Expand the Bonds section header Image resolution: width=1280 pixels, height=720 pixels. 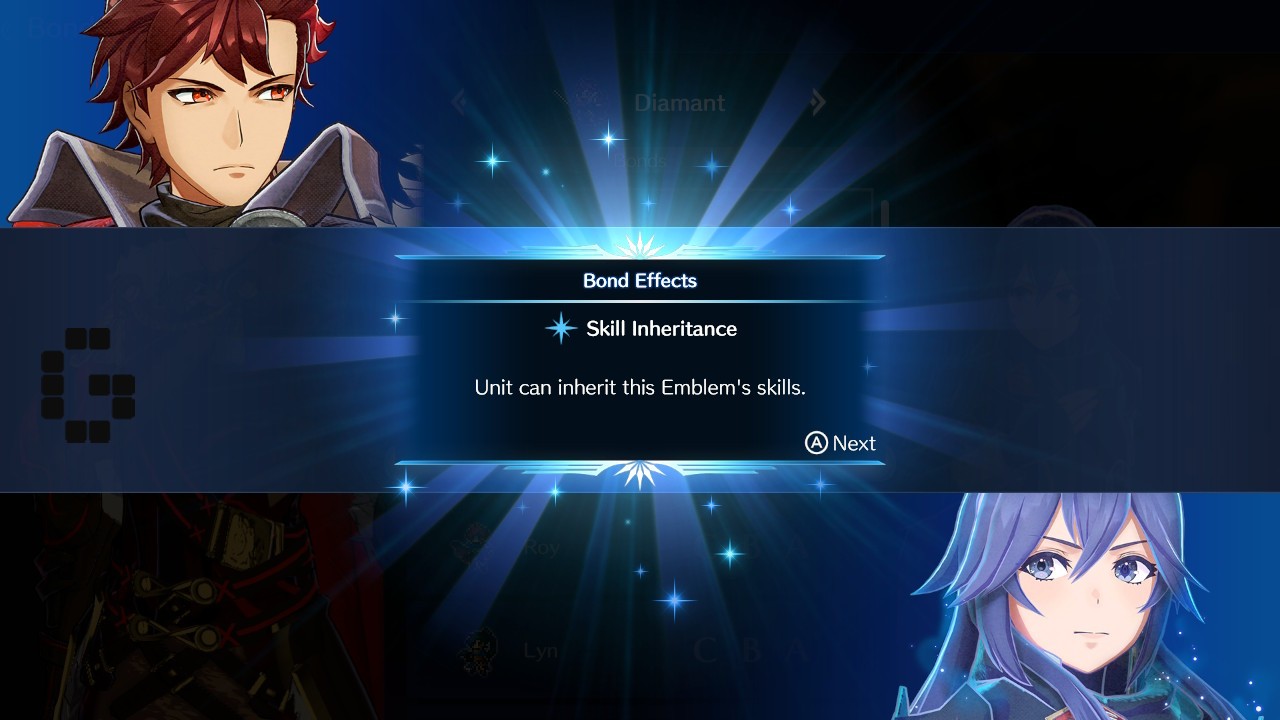[x=640, y=160]
